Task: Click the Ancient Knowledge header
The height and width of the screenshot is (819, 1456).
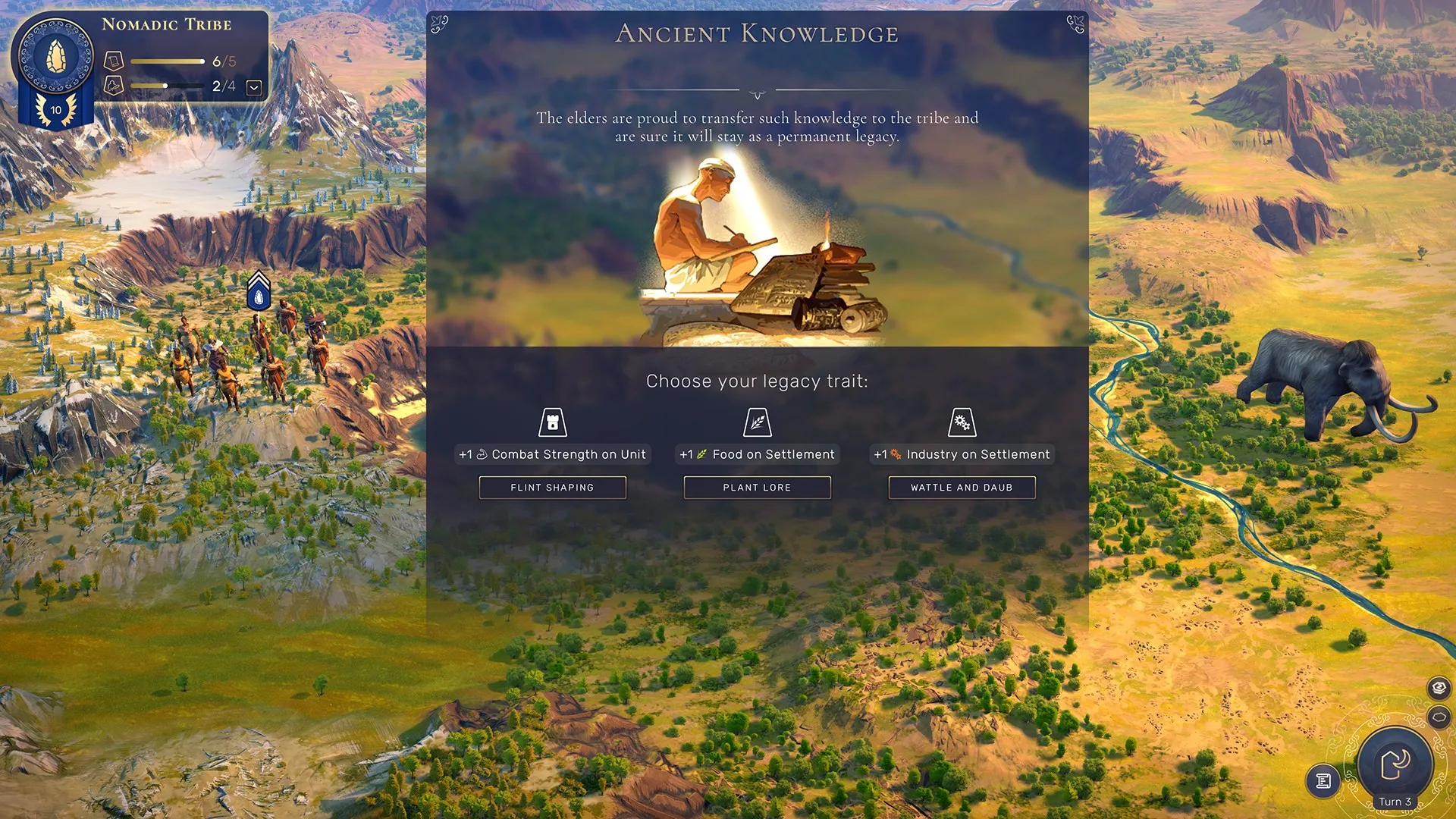Action: [x=757, y=34]
